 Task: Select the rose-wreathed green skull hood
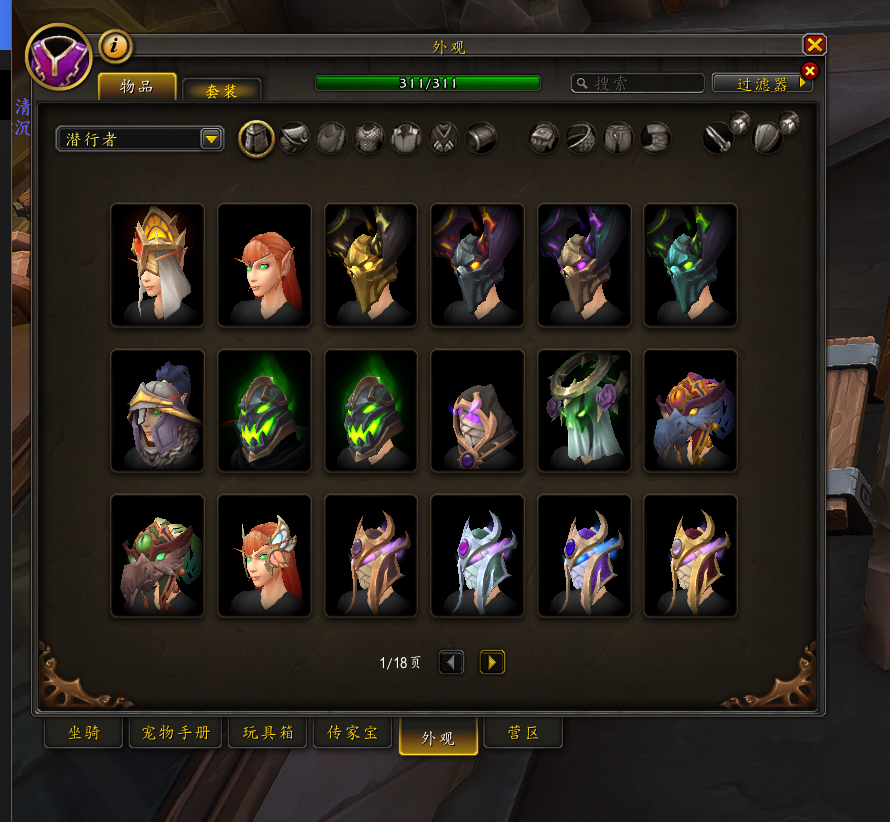[x=584, y=410]
